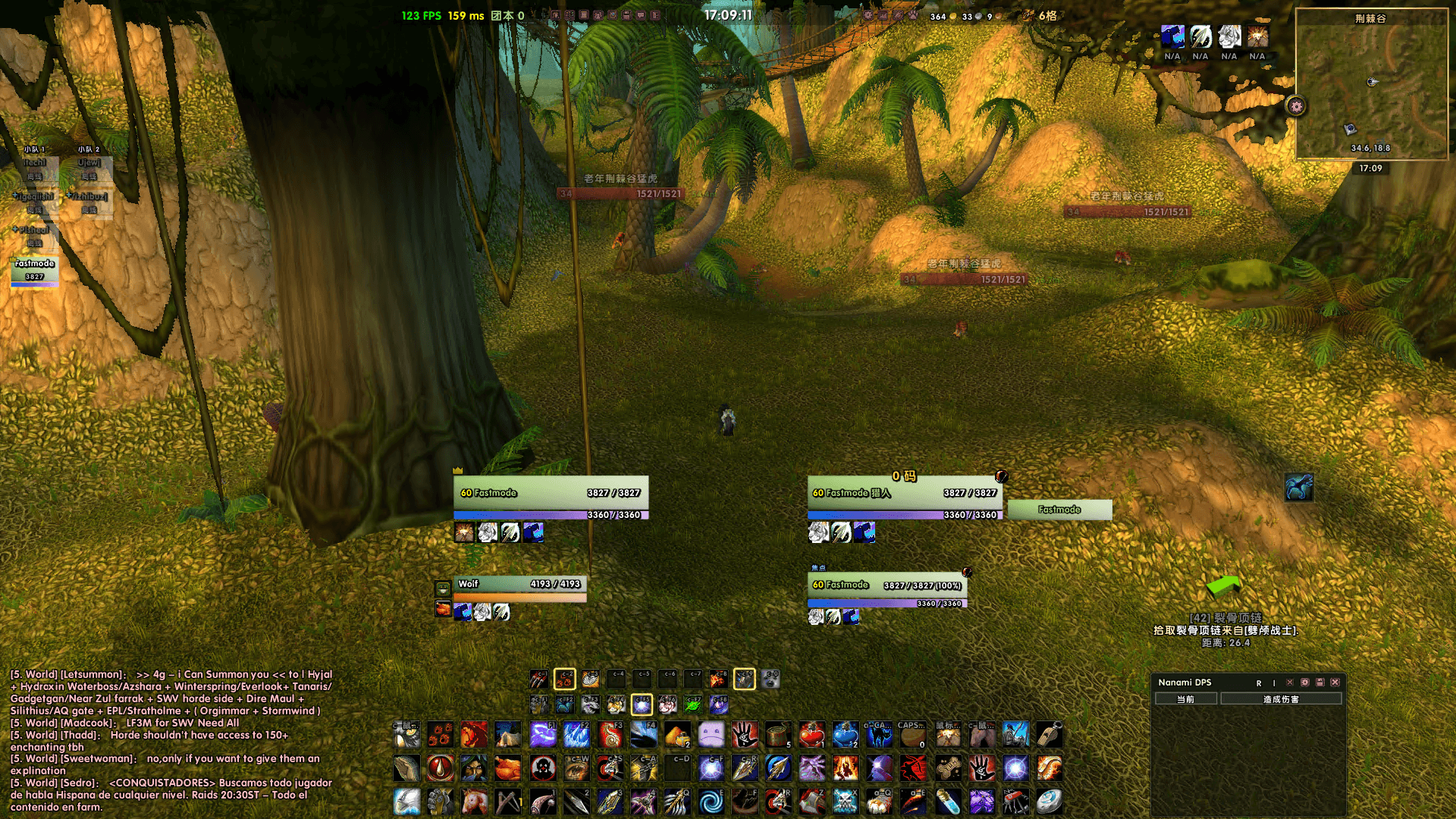Activate the ice crystal ability bound to F2
This screenshot has width=1456, height=819.
tap(576, 734)
